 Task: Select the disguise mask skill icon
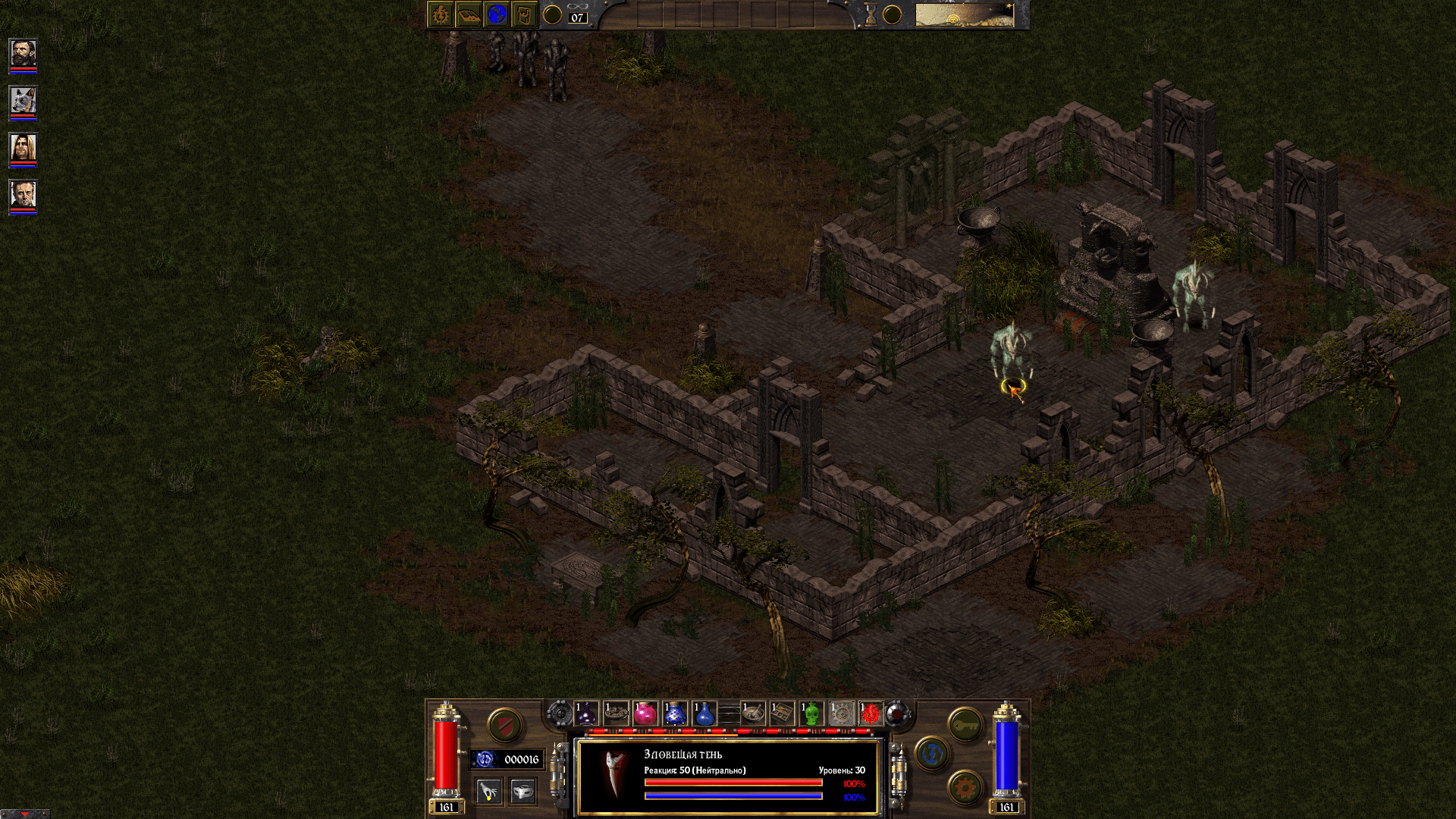pos(522,792)
